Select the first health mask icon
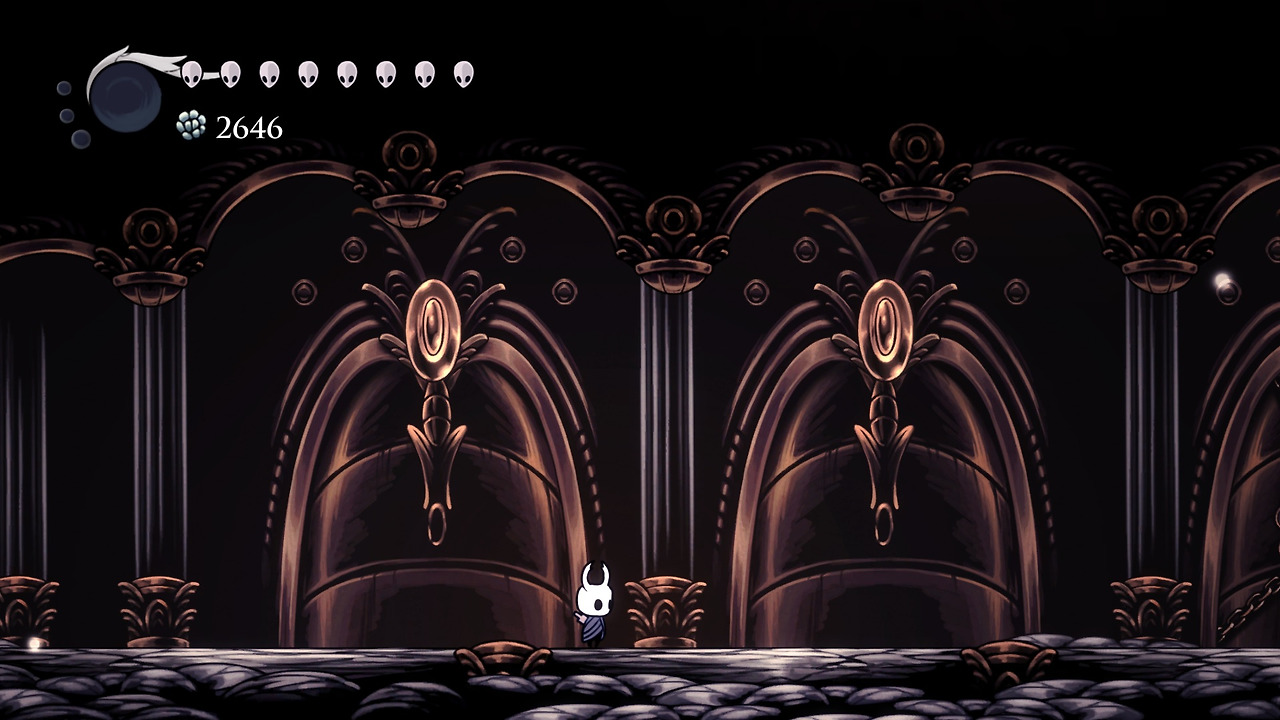This screenshot has height=720, width=1280. tap(190, 72)
